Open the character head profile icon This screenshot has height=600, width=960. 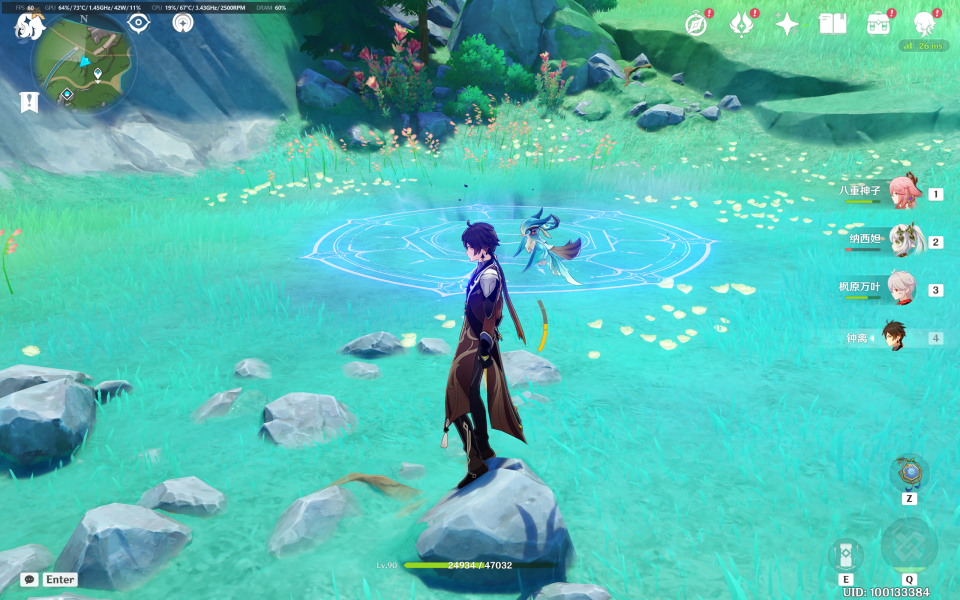pos(925,25)
